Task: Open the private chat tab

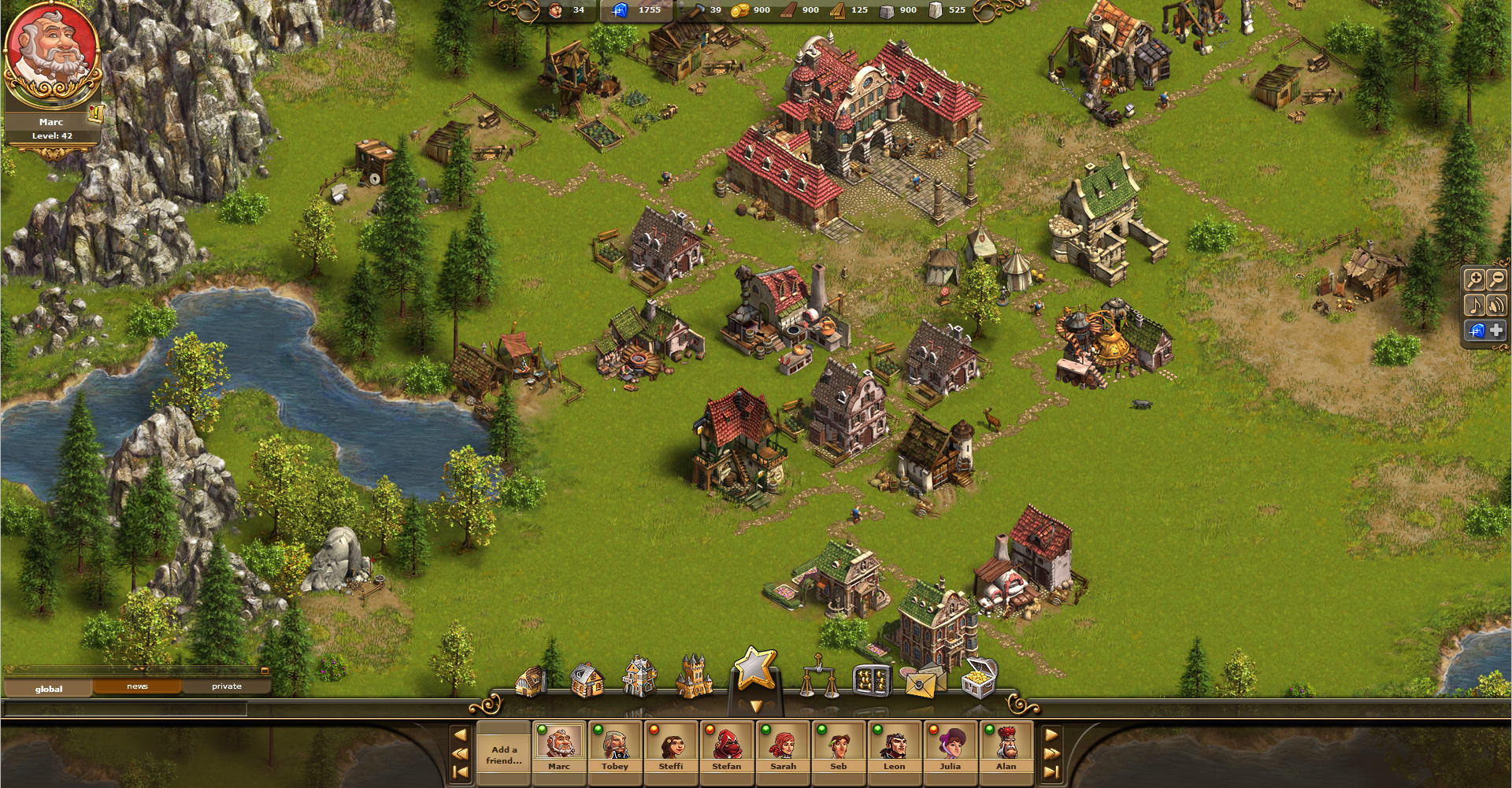Action: [x=228, y=686]
